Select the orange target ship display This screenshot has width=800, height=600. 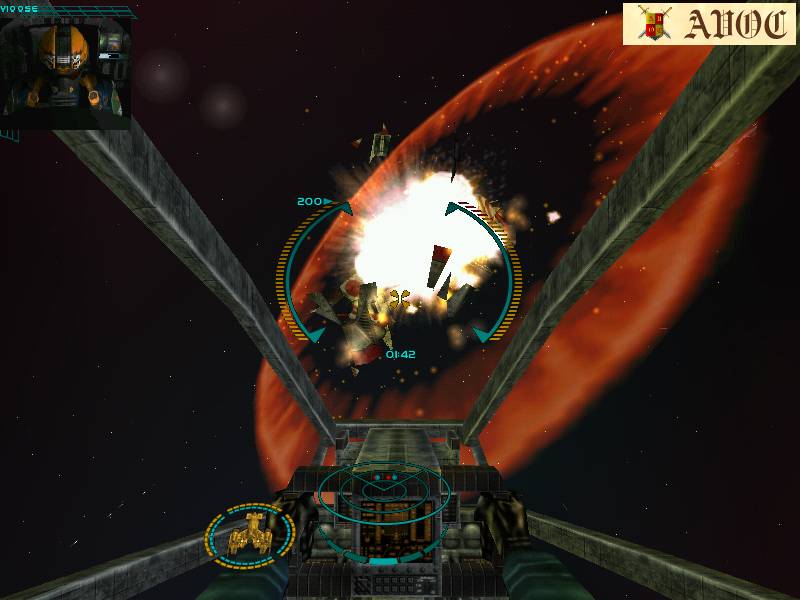[250, 537]
